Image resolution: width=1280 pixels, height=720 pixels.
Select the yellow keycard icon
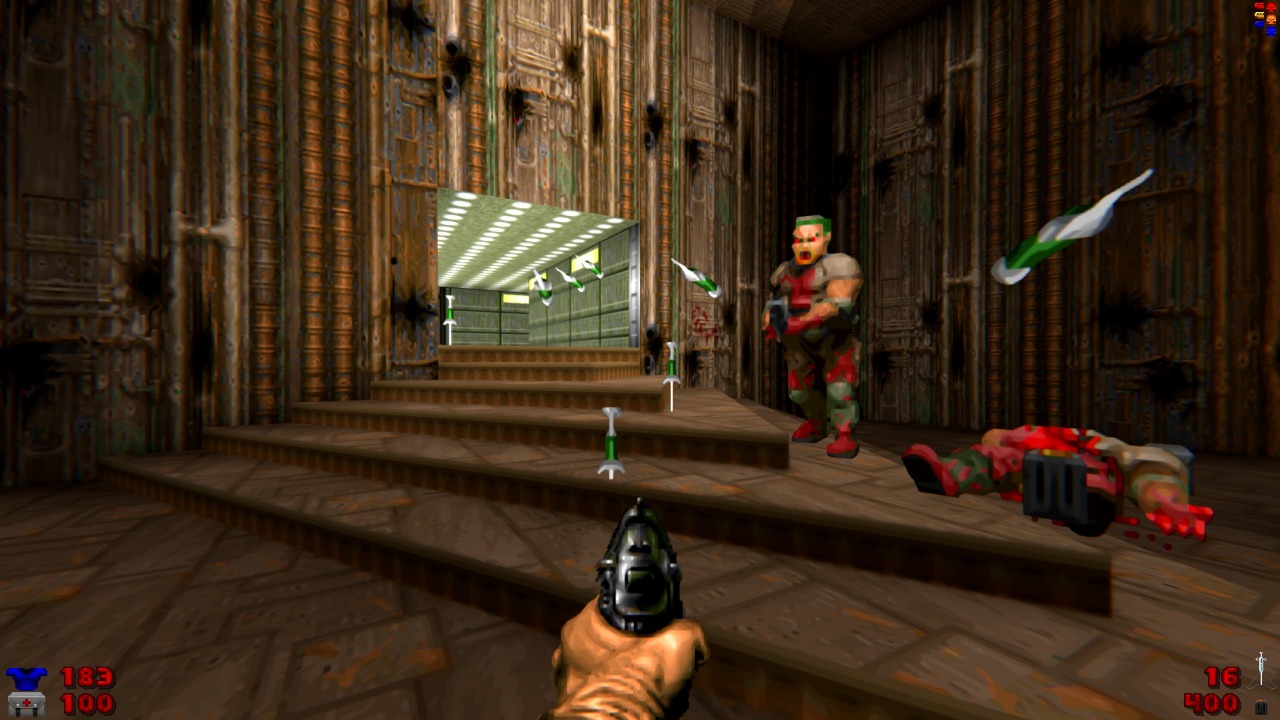pos(1259,15)
